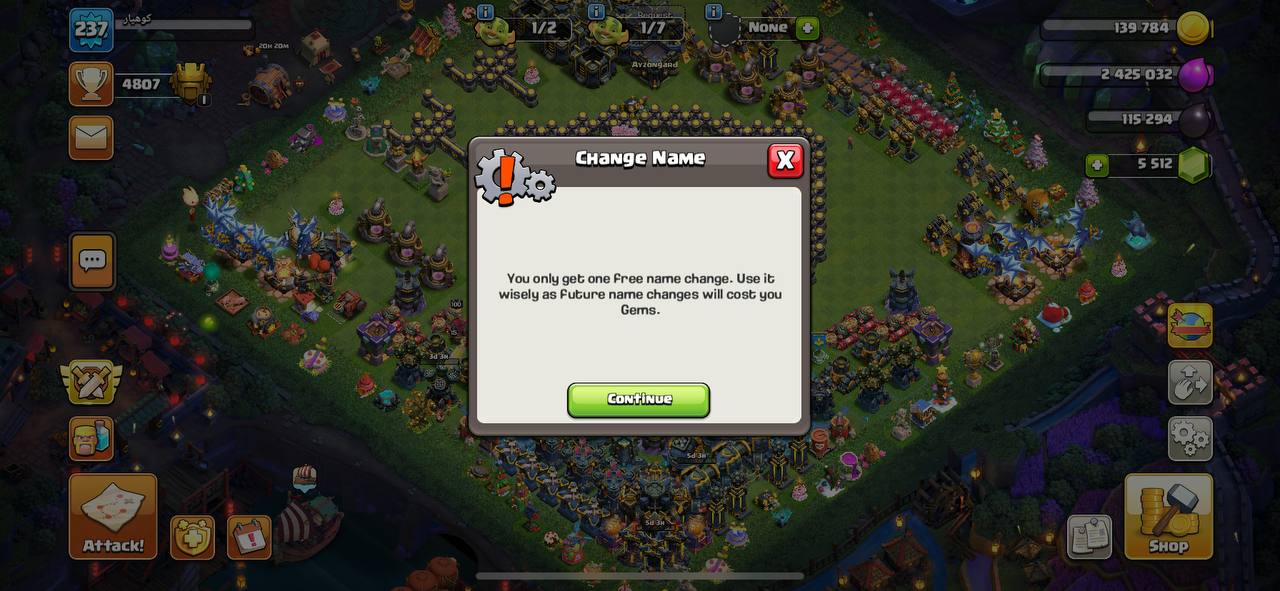Open the shield plus protection icon
This screenshot has height=591, width=1280.
pyautogui.click(x=192, y=538)
